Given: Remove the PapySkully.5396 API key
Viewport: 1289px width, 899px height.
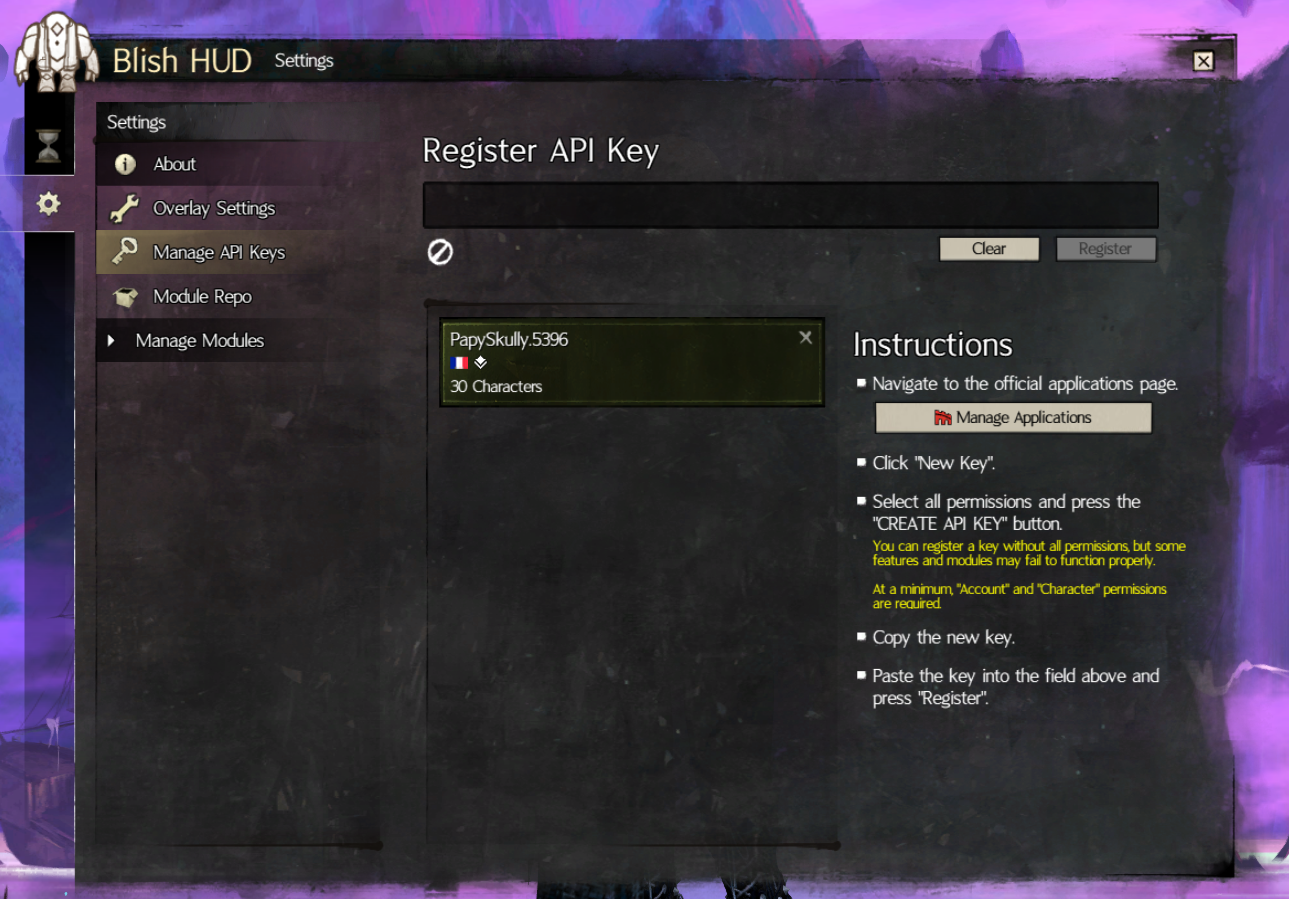Looking at the screenshot, I should [x=805, y=338].
